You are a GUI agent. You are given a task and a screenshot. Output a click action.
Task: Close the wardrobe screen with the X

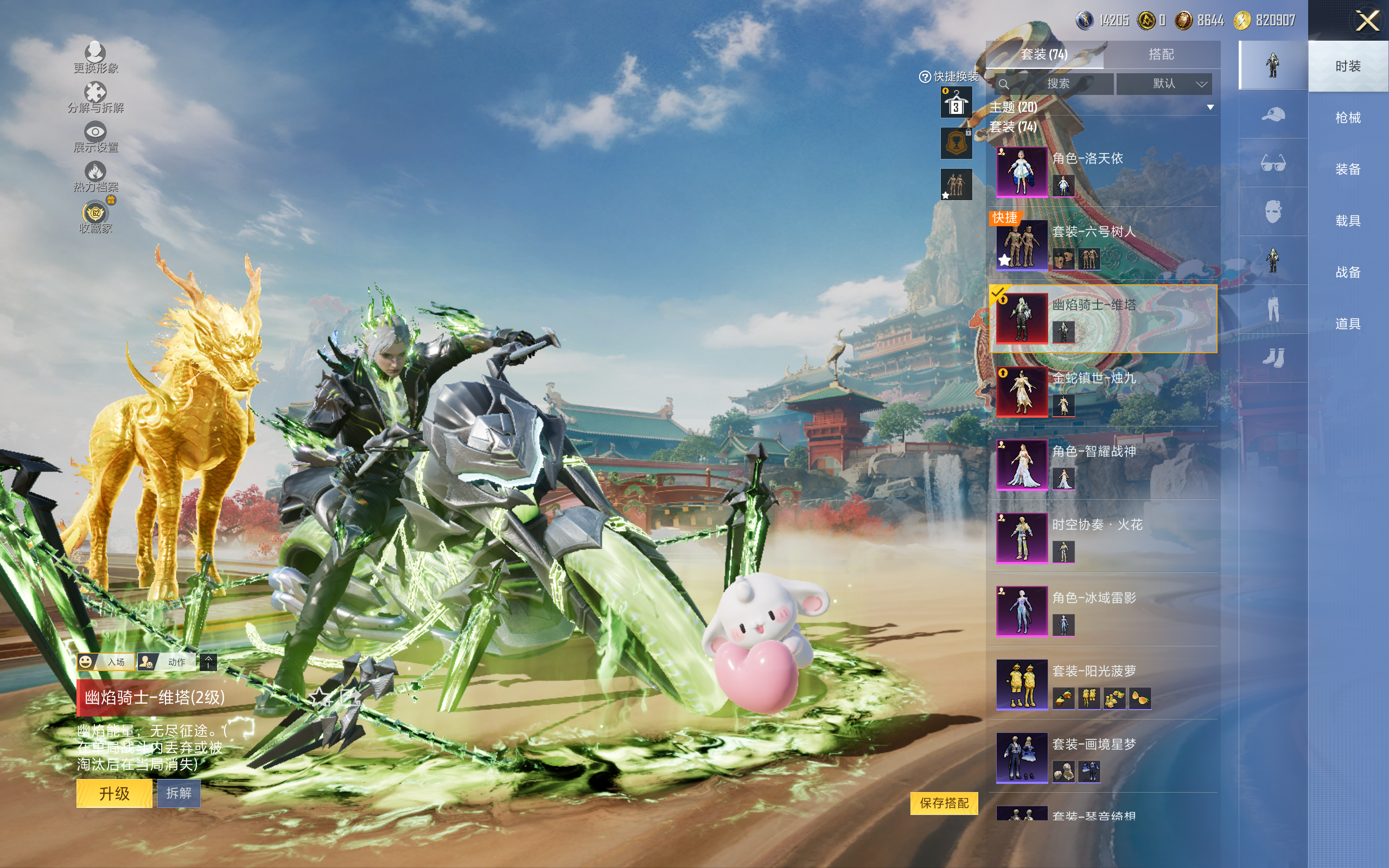pyautogui.click(x=1367, y=21)
